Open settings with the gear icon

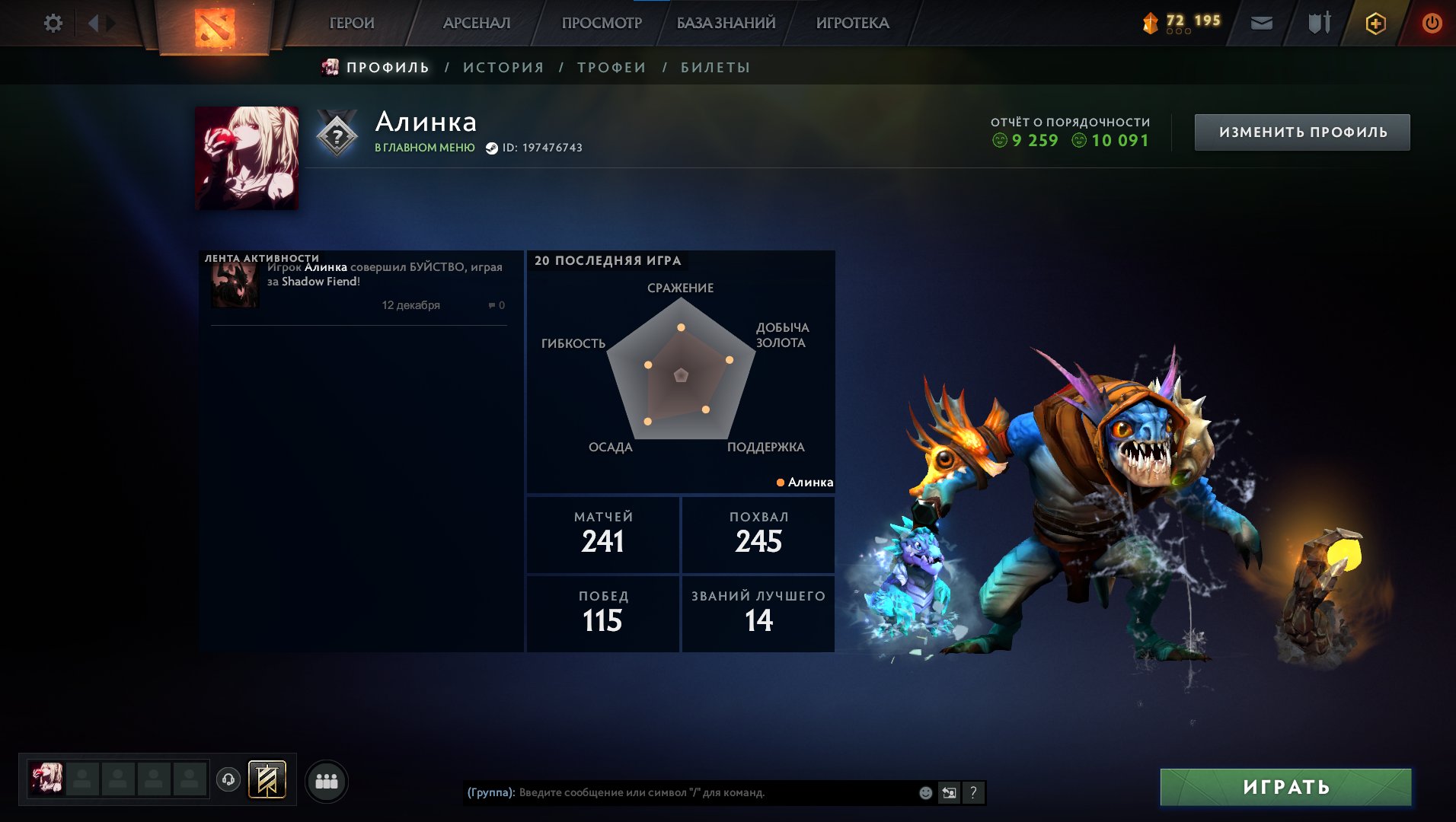(53, 23)
